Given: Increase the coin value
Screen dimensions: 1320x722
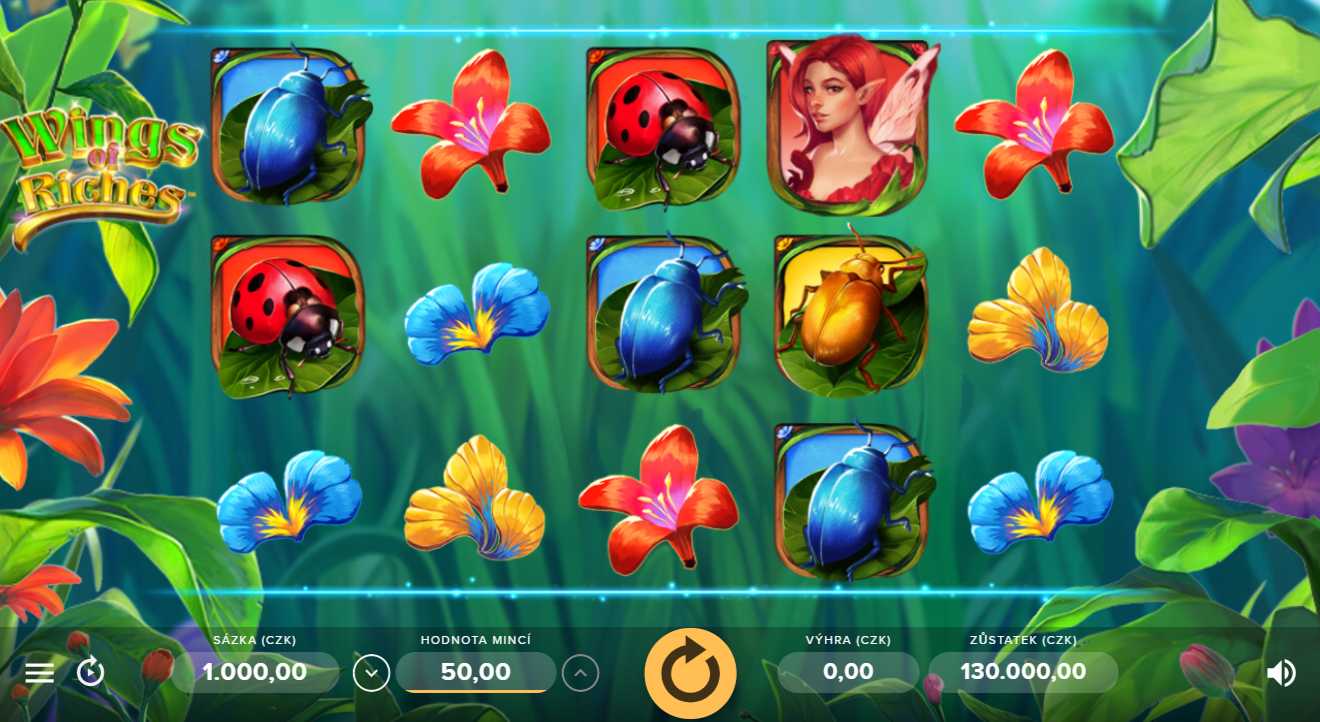Looking at the screenshot, I should coord(580,673).
